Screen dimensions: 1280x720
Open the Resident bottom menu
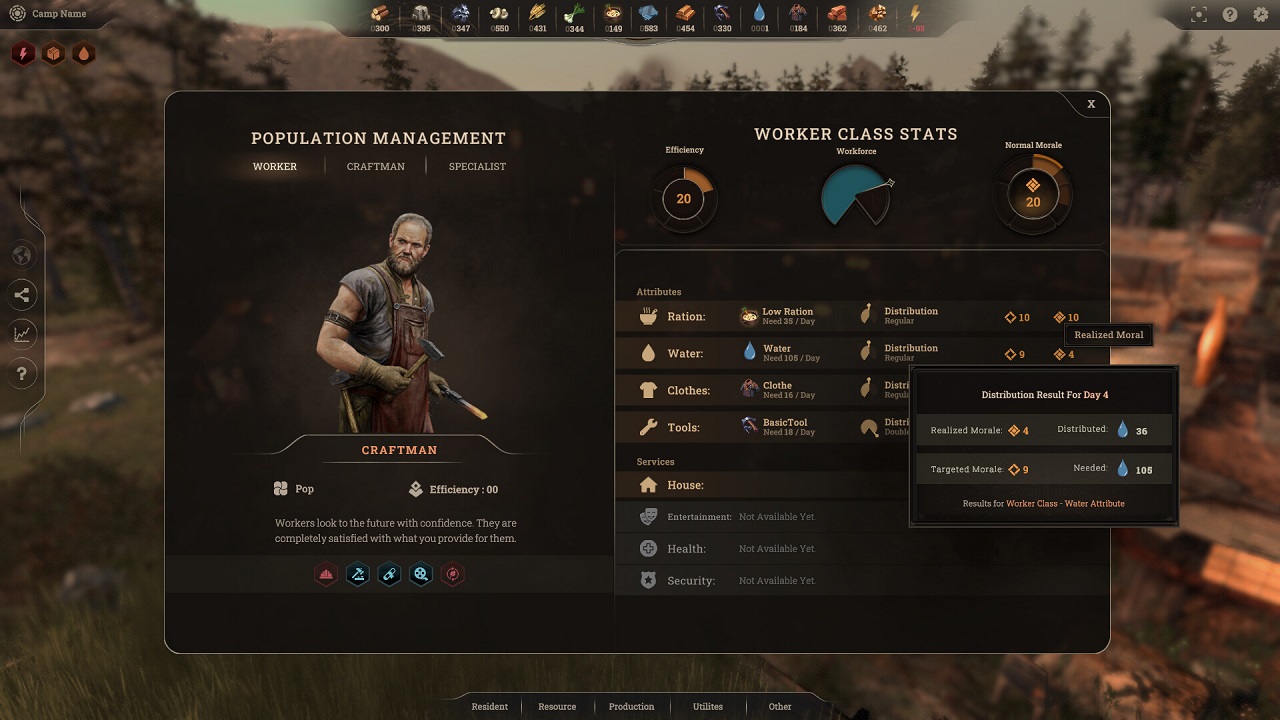(x=490, y=706)
